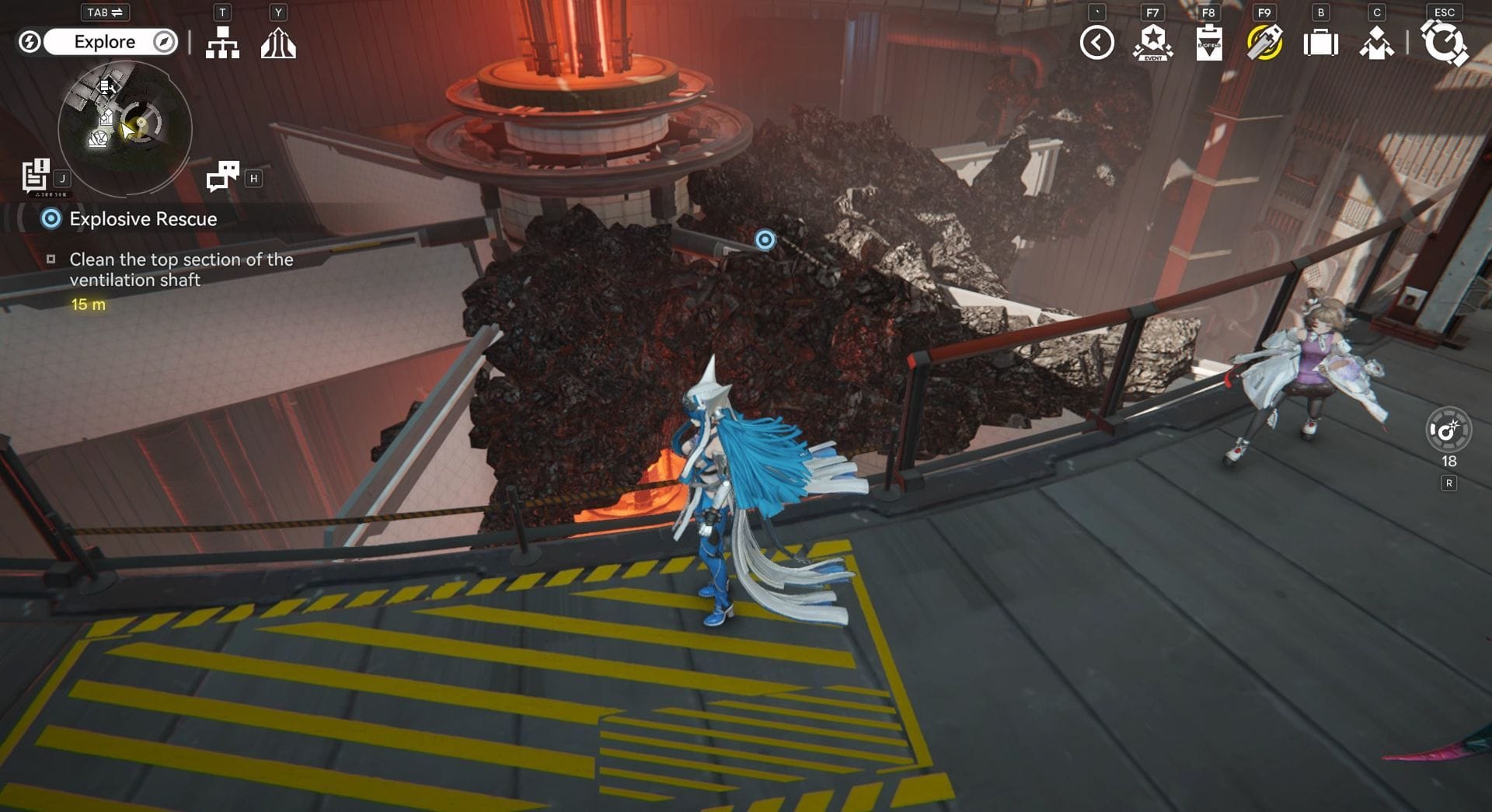Open the chat bubbles panel
This screenshot has height=812, width=1492.
[223, 176]
